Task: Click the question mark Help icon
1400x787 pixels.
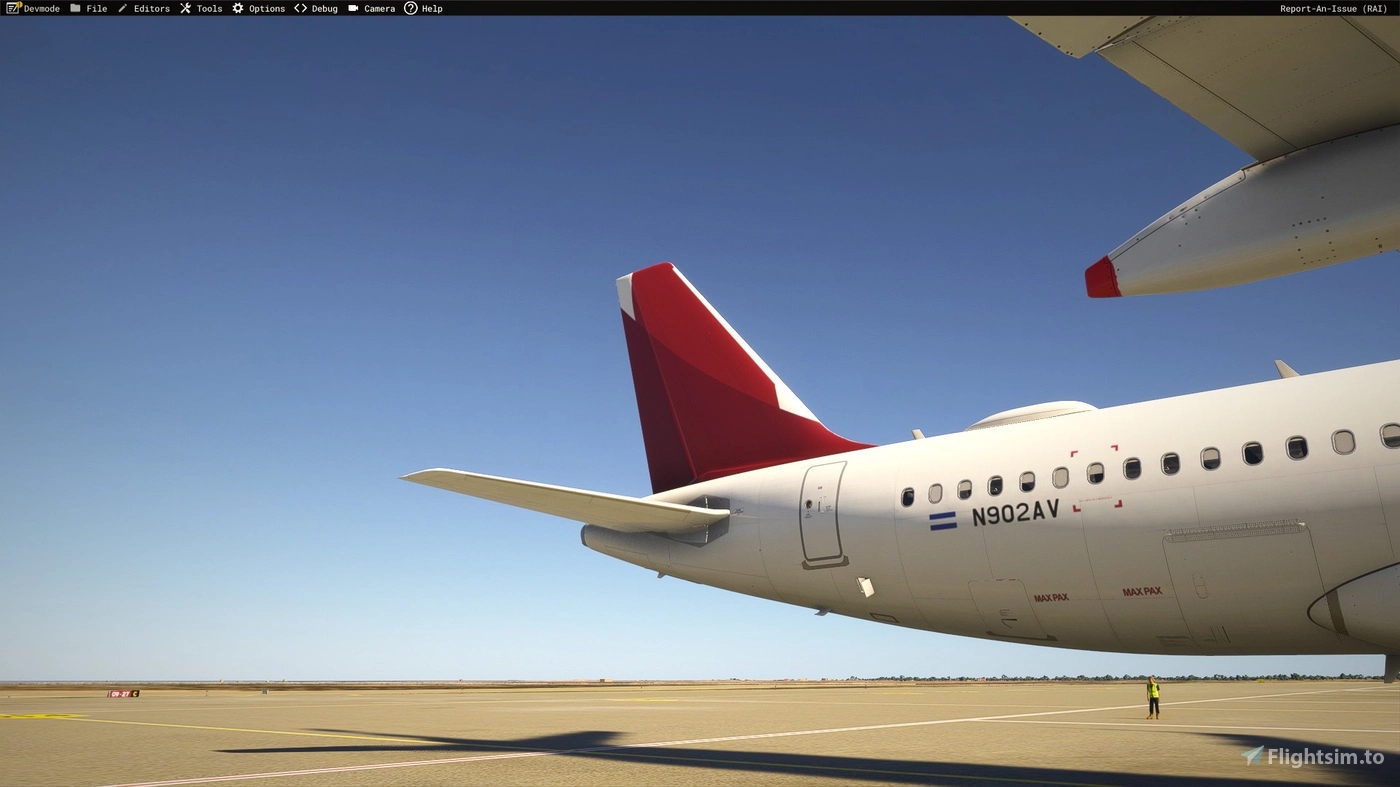Action: click(x=410, y=8)
